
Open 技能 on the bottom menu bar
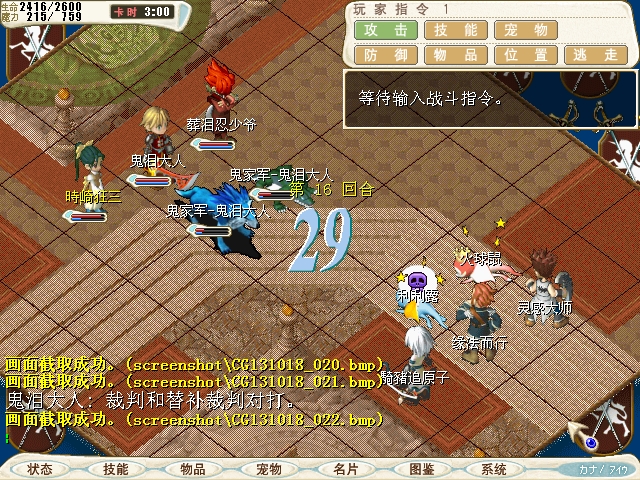[116, 469]
